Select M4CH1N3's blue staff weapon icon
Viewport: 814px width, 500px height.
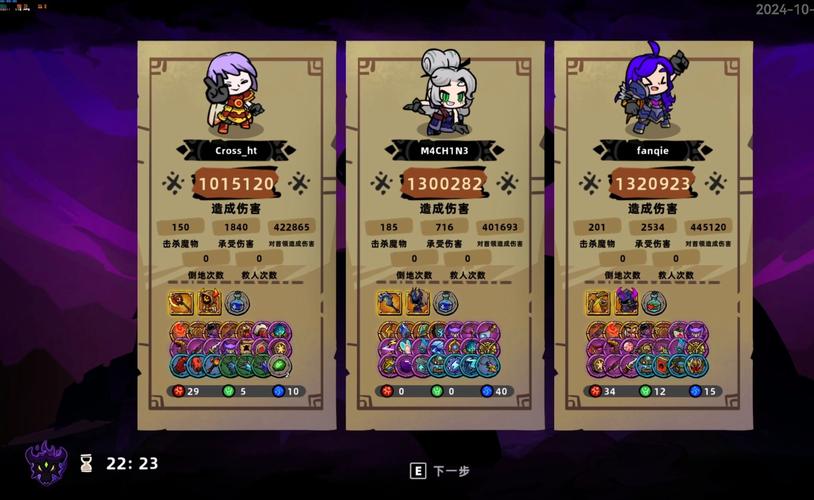pyautogui.click(x=389, y=302)
